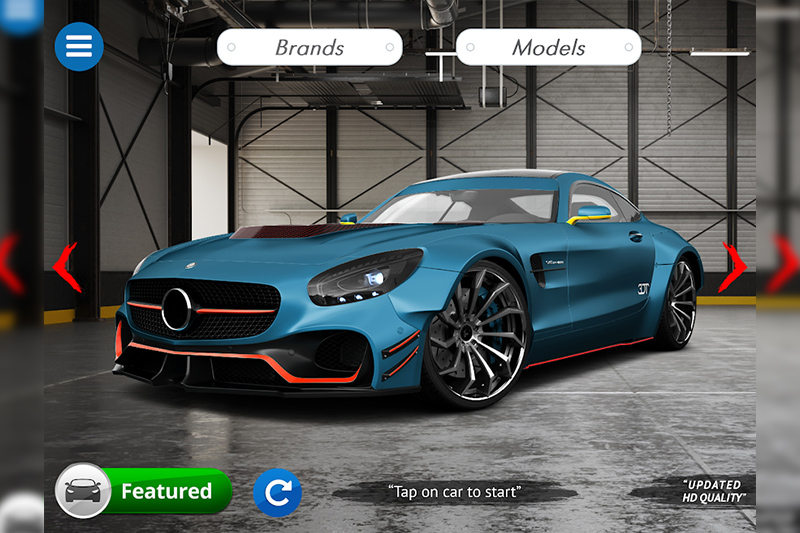The image size is (800, 533).
Task: Open the hamburger menu
Action: coord(79,46)
